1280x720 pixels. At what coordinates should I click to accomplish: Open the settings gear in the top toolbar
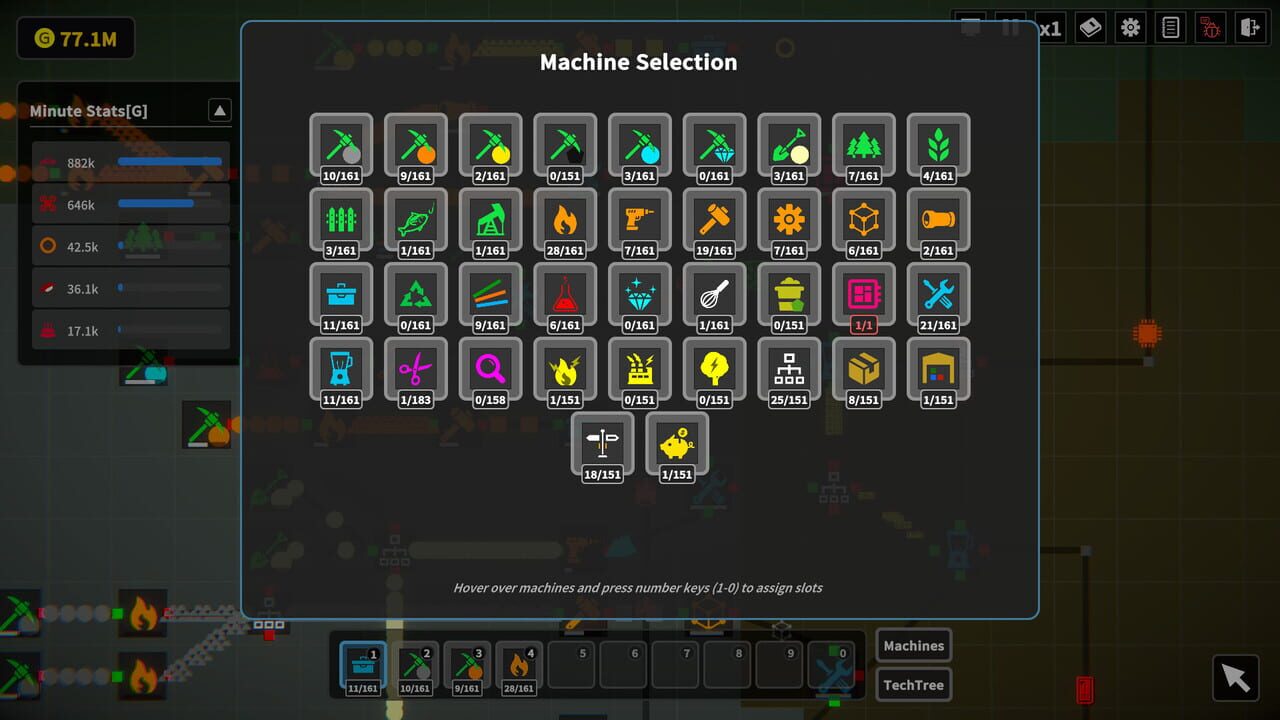(x=1130, y=27)
